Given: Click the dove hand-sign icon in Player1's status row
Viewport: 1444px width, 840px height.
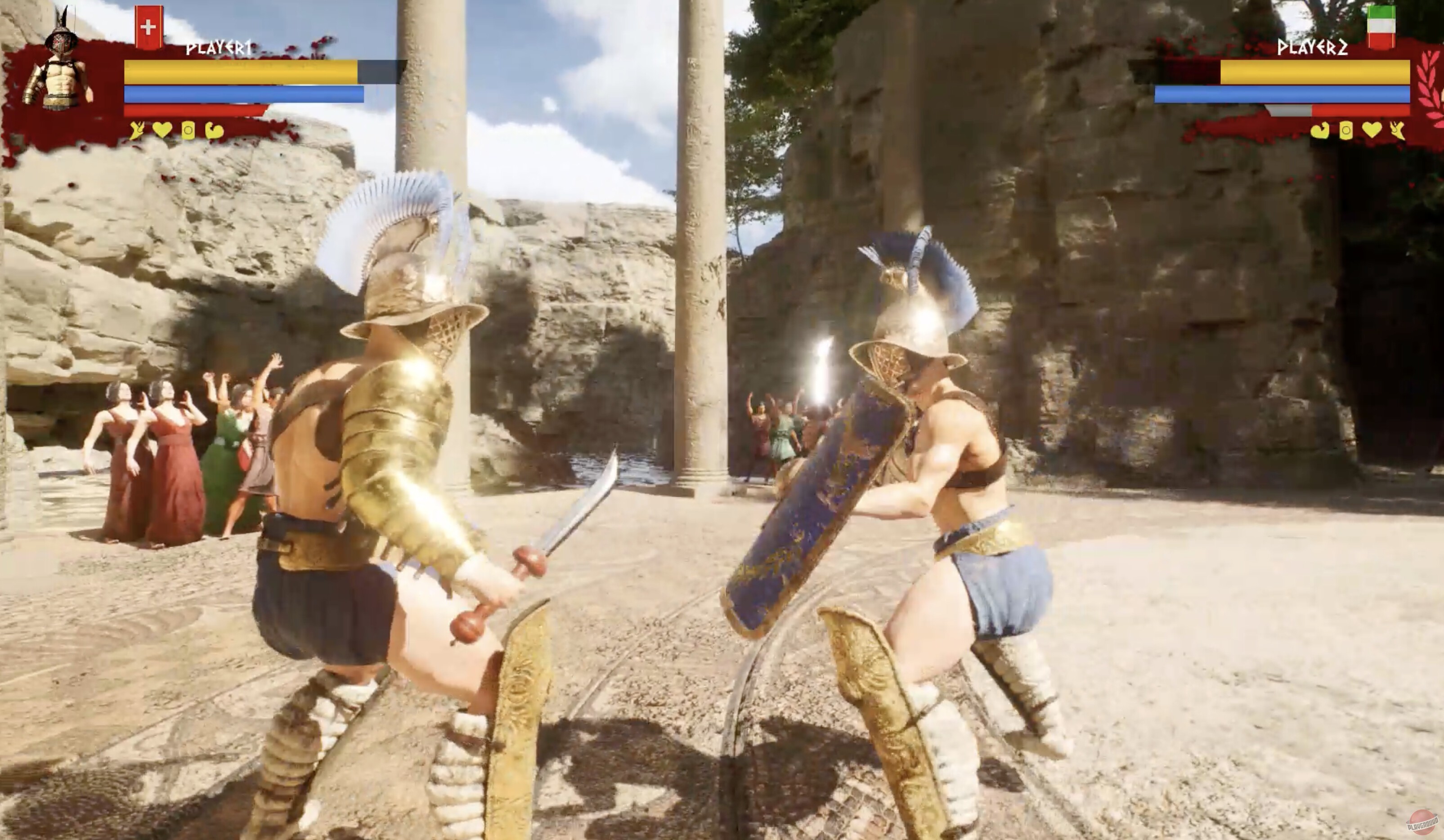Looking at the screenshot, I should click(x=136, y=132).
